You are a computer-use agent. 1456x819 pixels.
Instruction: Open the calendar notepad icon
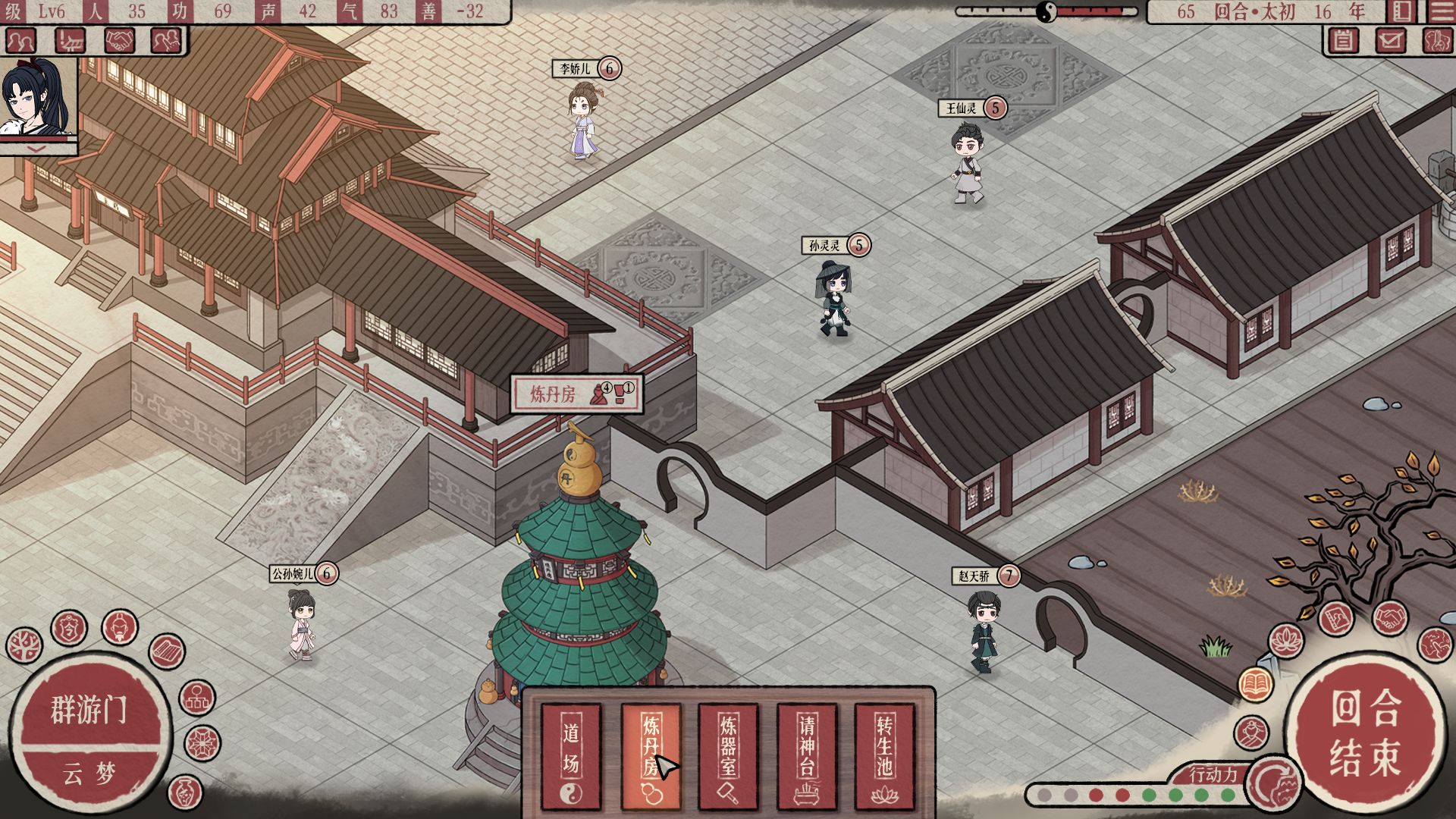(1343, 40)
